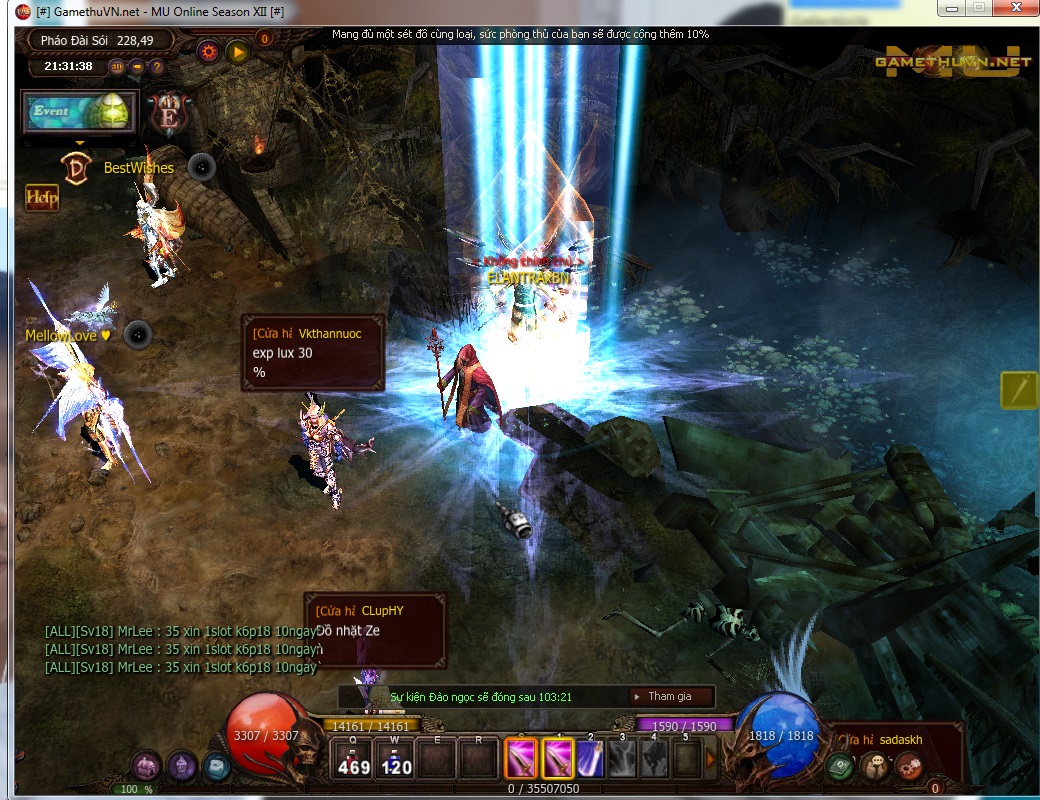Image resolution: width=1040 pixels, height=800 pixels.
Task: Click the blue shield icon beside red orb
Action: 215,767
